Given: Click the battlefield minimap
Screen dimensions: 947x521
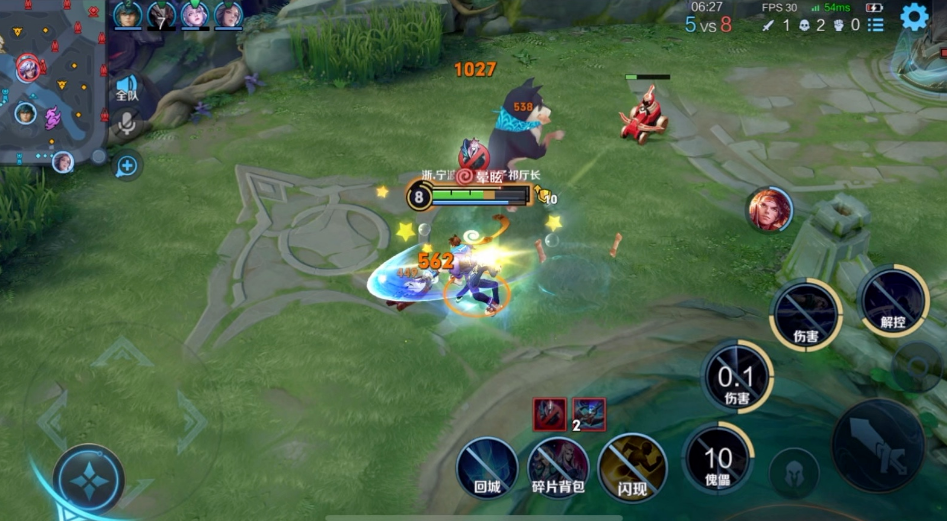Looking at the screenshot, I should [x=52, y=80].
